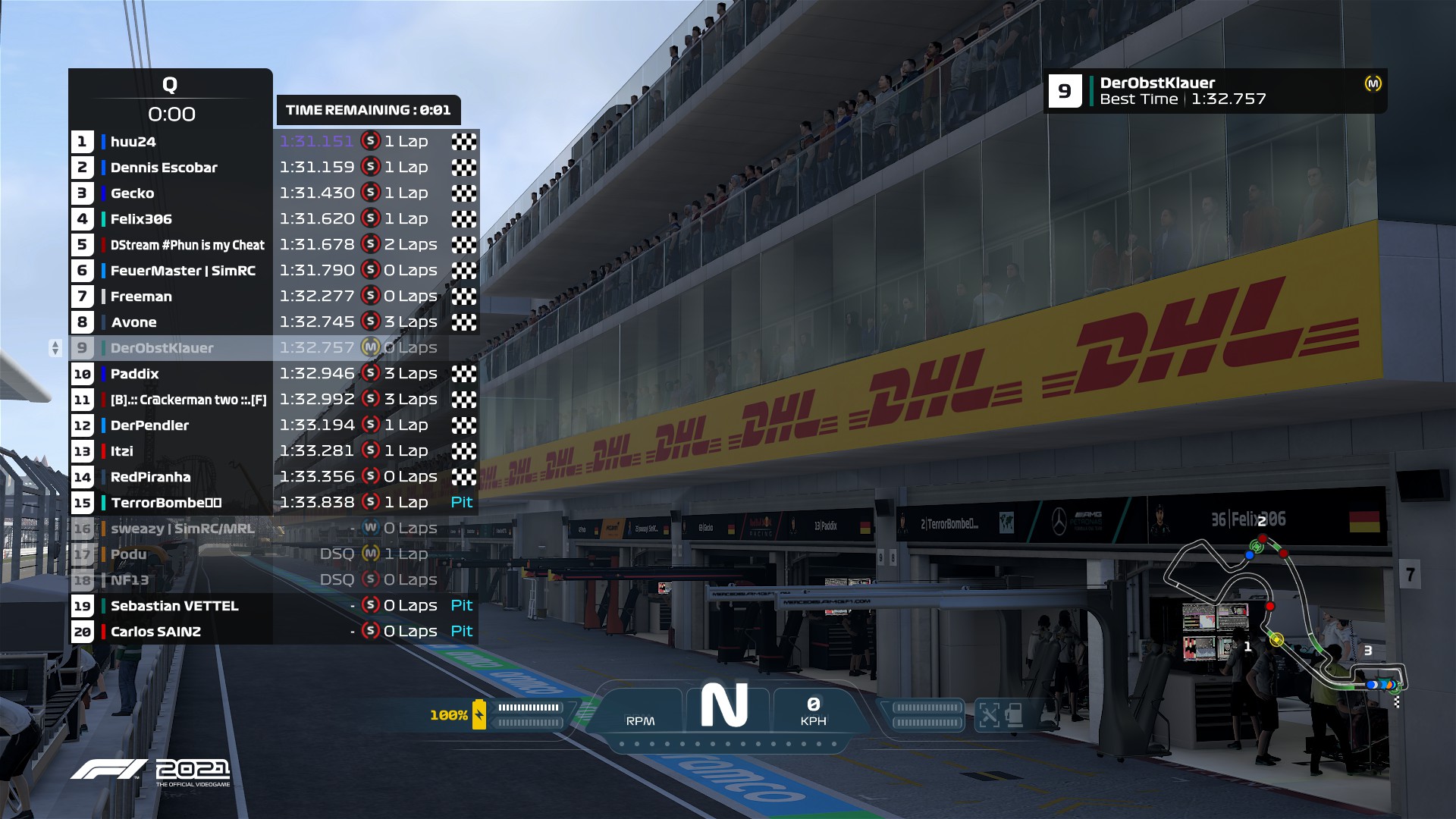Pick the Avone driver entry
This screenshot has height=819, width=1456.
[x=134, y=322]
